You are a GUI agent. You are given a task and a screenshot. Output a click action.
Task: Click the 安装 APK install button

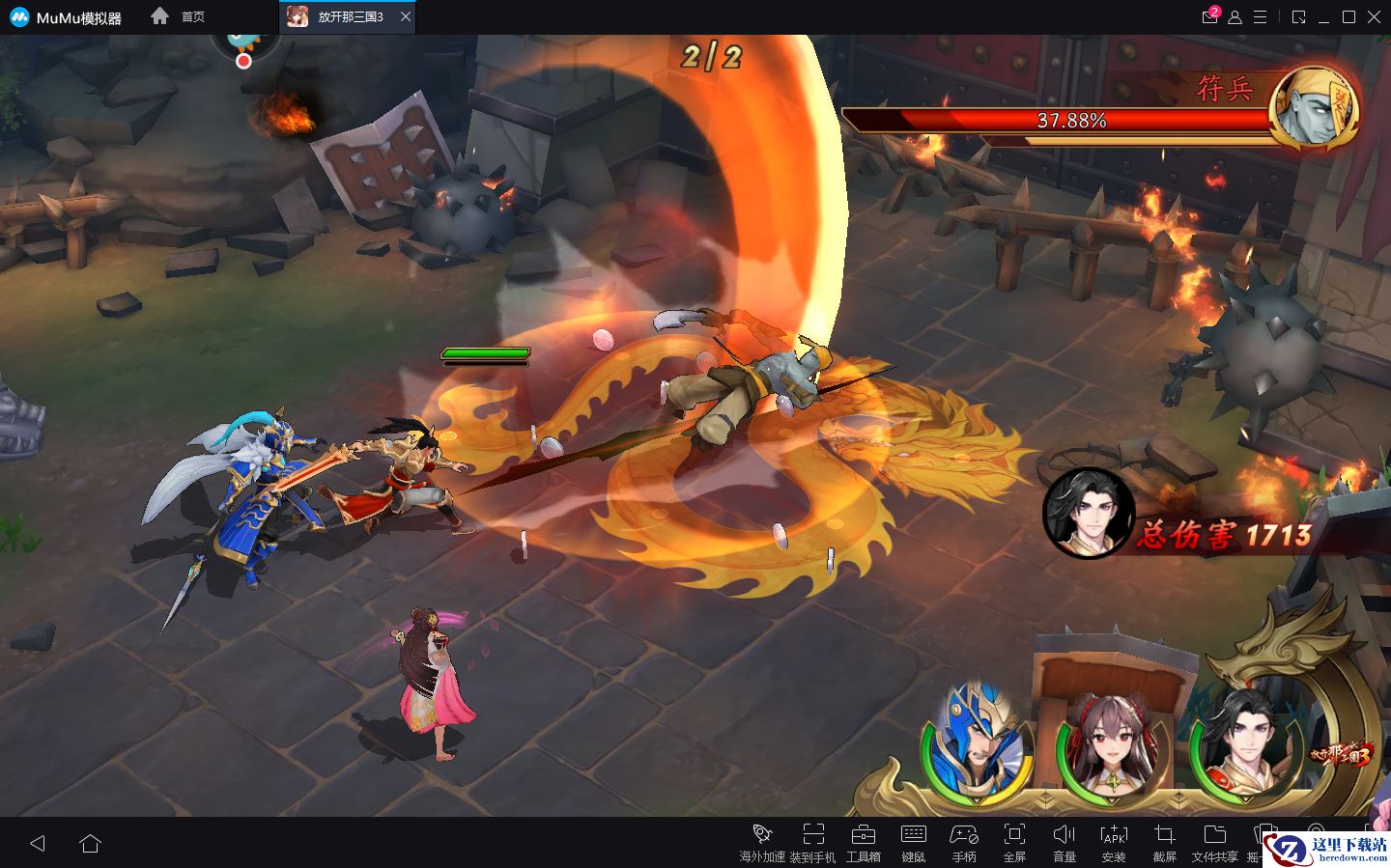[1114, 842]
